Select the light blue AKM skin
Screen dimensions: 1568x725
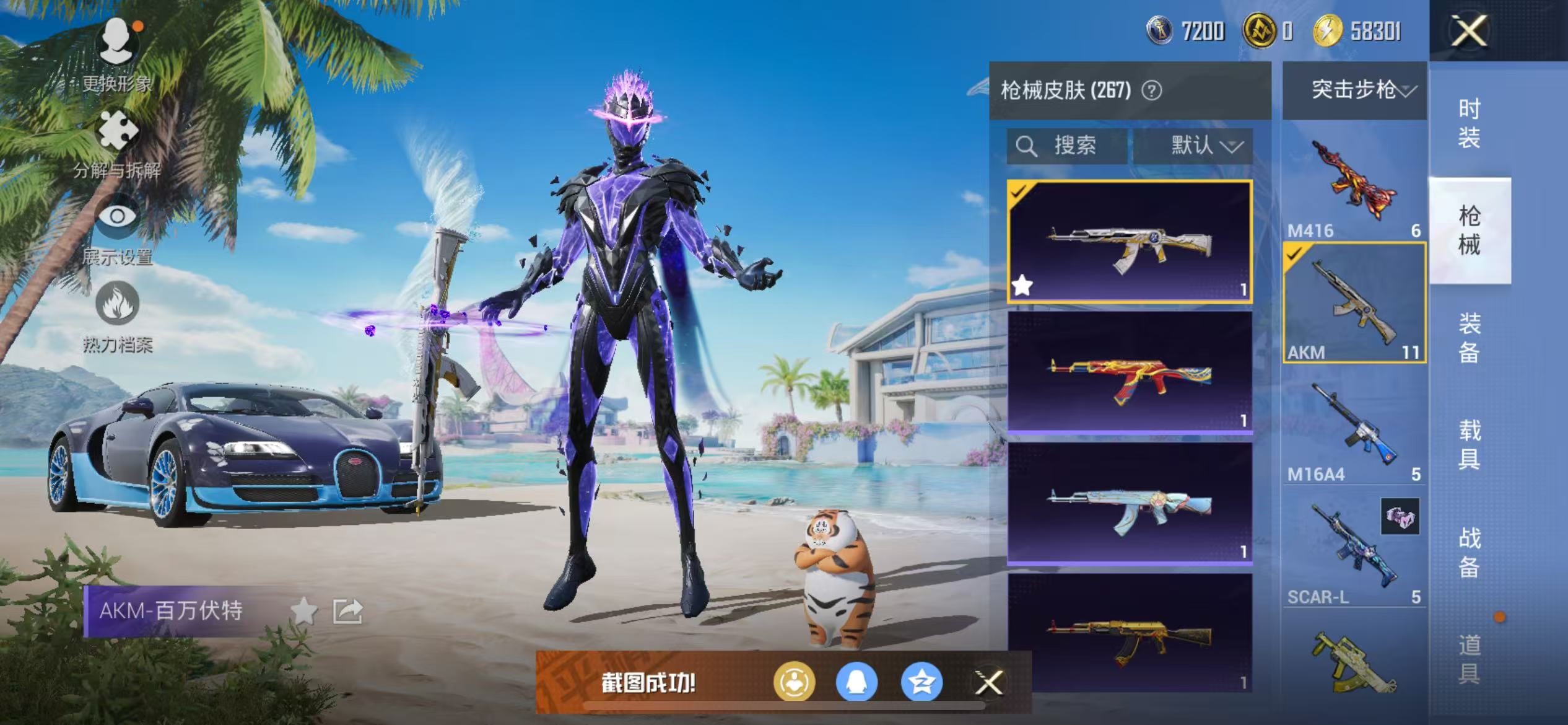point(1130,504)
